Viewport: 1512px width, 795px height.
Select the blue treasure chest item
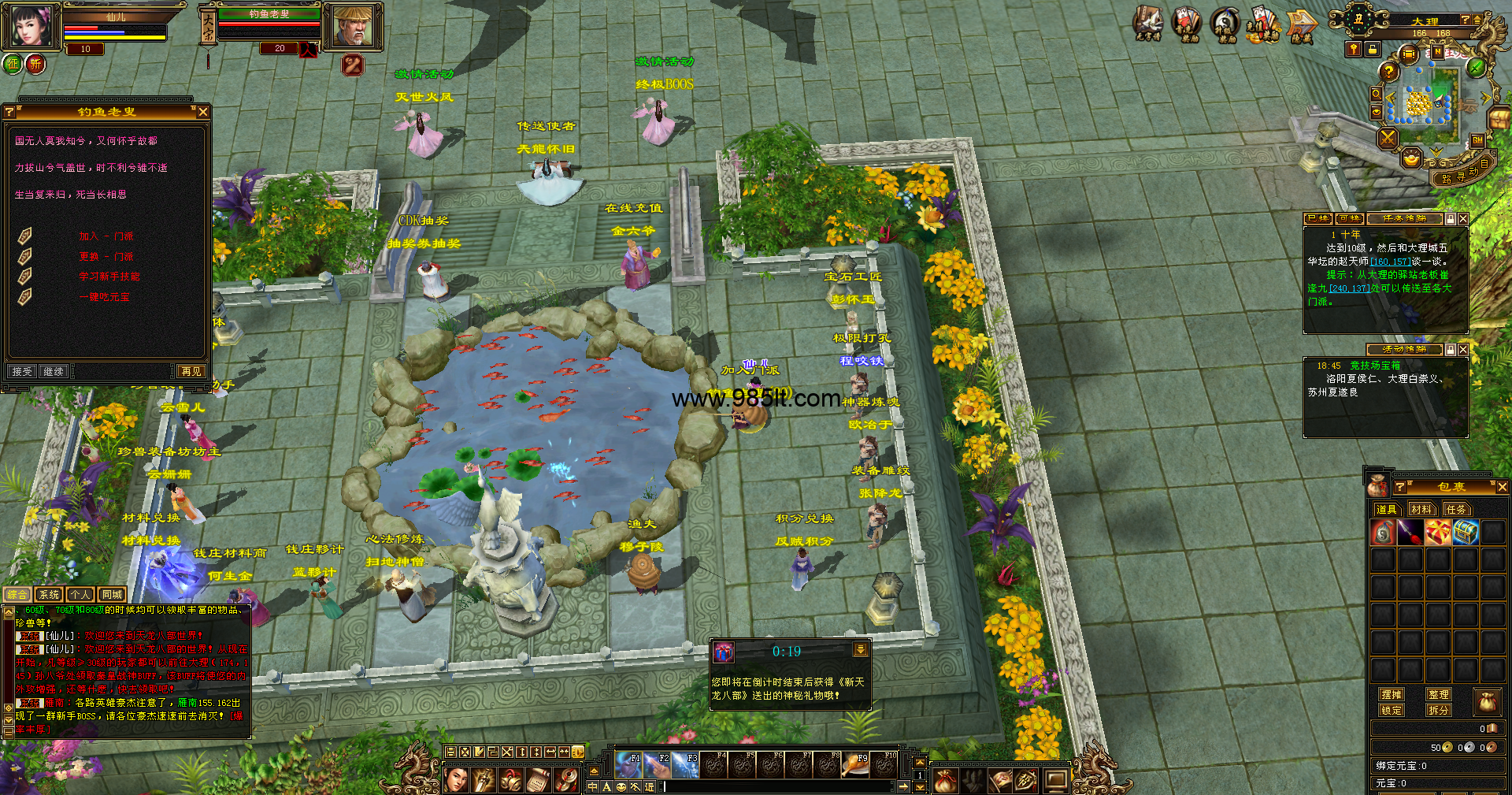click(1465, 533)
